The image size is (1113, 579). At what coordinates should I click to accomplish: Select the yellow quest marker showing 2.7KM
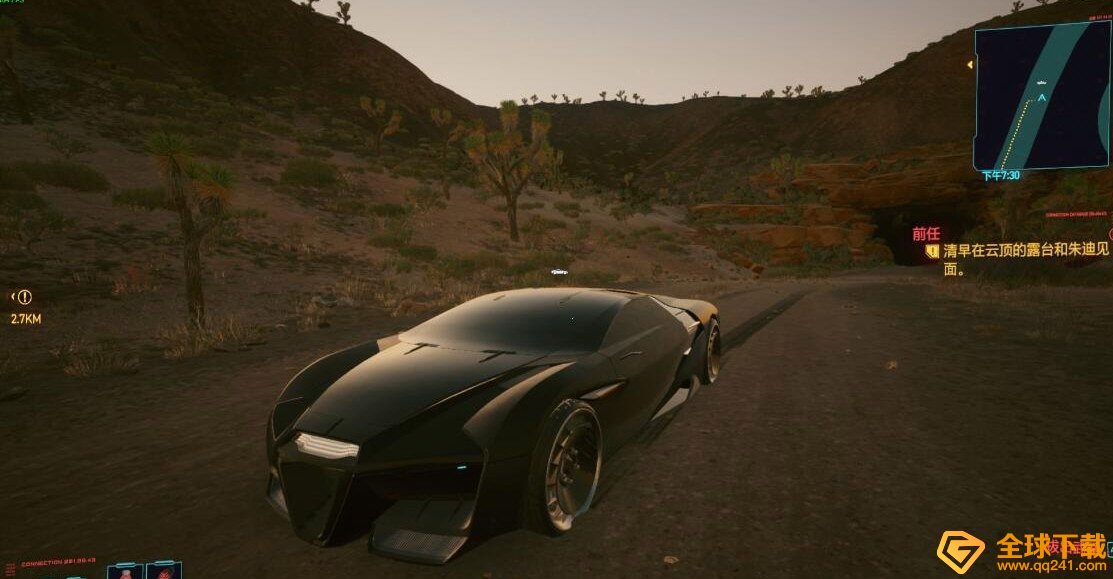click(24, 297)
